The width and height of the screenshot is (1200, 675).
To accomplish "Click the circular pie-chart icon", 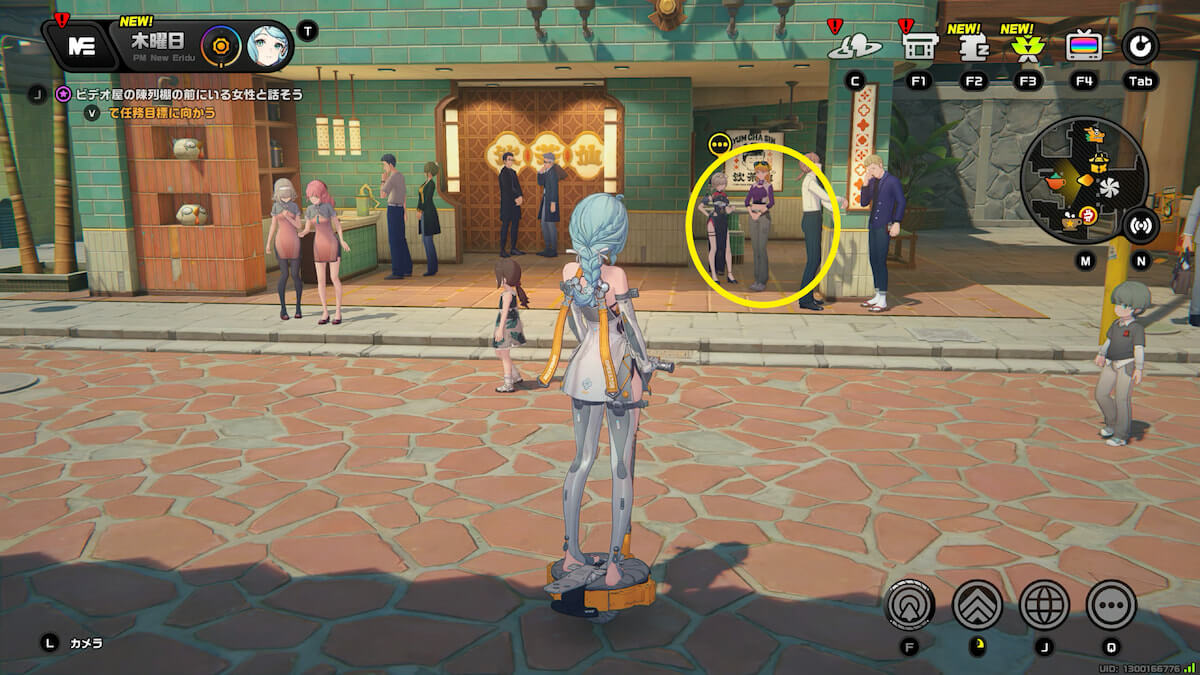I will point(1140,46).
